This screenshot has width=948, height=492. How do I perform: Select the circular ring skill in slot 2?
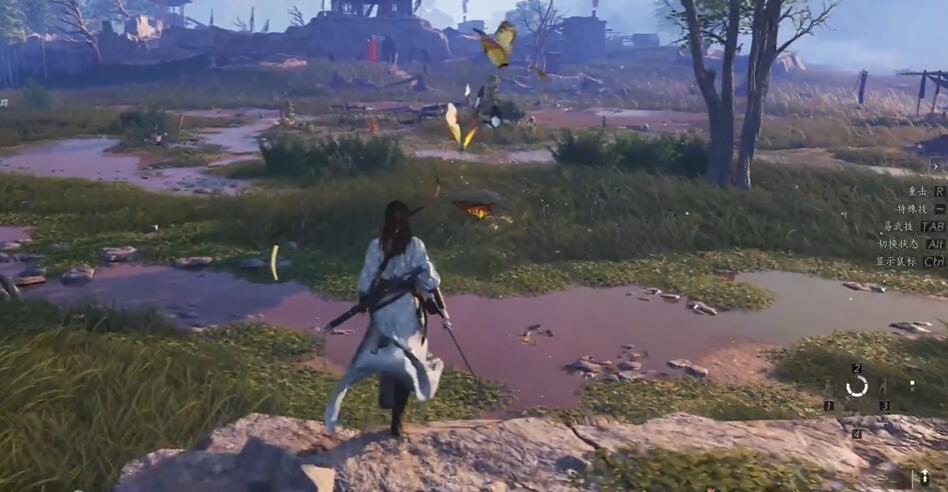pos(857,386)
